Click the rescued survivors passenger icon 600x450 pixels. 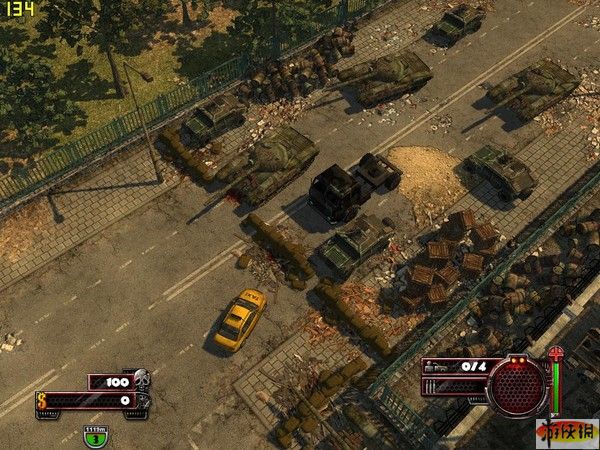pyautogui.click(x=436, y=367)
